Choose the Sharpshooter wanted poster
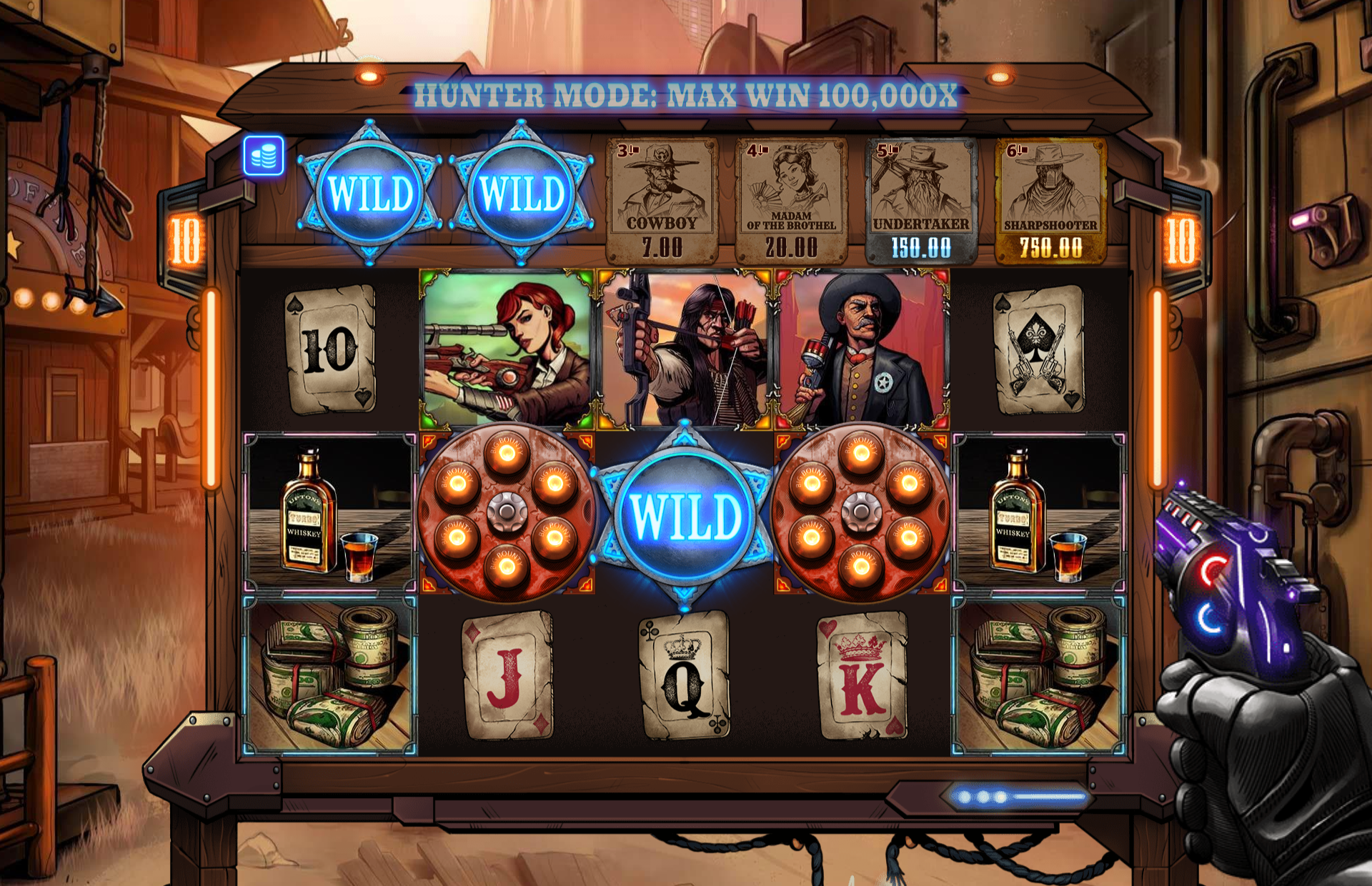The height and width of the screenshot is (886, 1372). tap(1050, 201)
